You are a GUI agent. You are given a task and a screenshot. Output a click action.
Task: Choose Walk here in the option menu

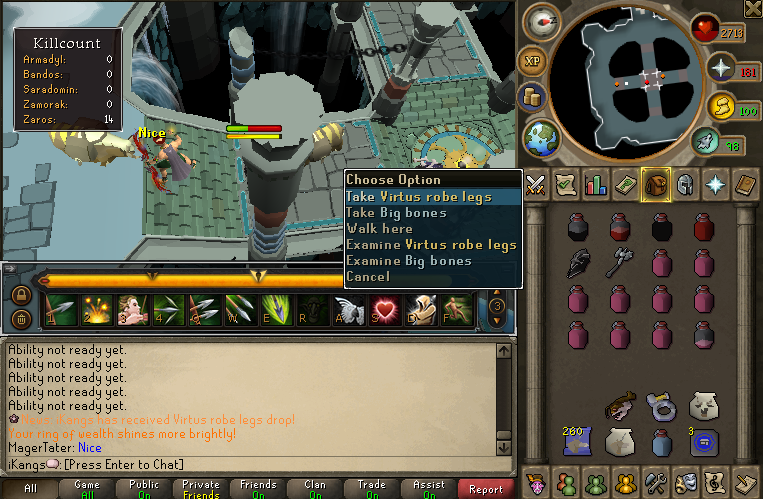379,229
